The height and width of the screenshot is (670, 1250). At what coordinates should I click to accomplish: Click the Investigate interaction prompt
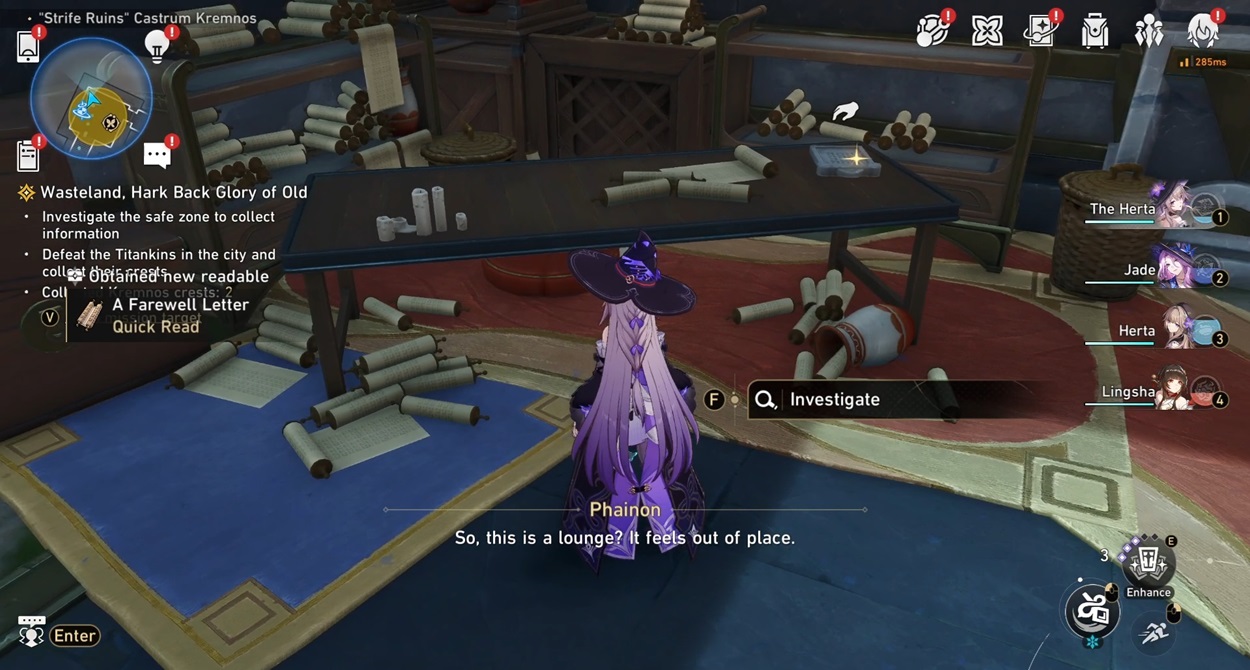[834, 400]
